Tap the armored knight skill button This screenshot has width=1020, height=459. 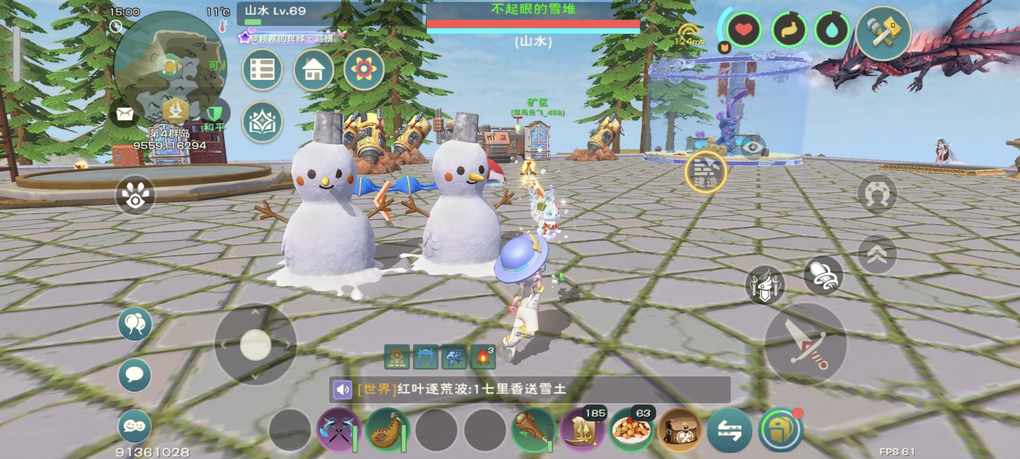pos(765,286)
